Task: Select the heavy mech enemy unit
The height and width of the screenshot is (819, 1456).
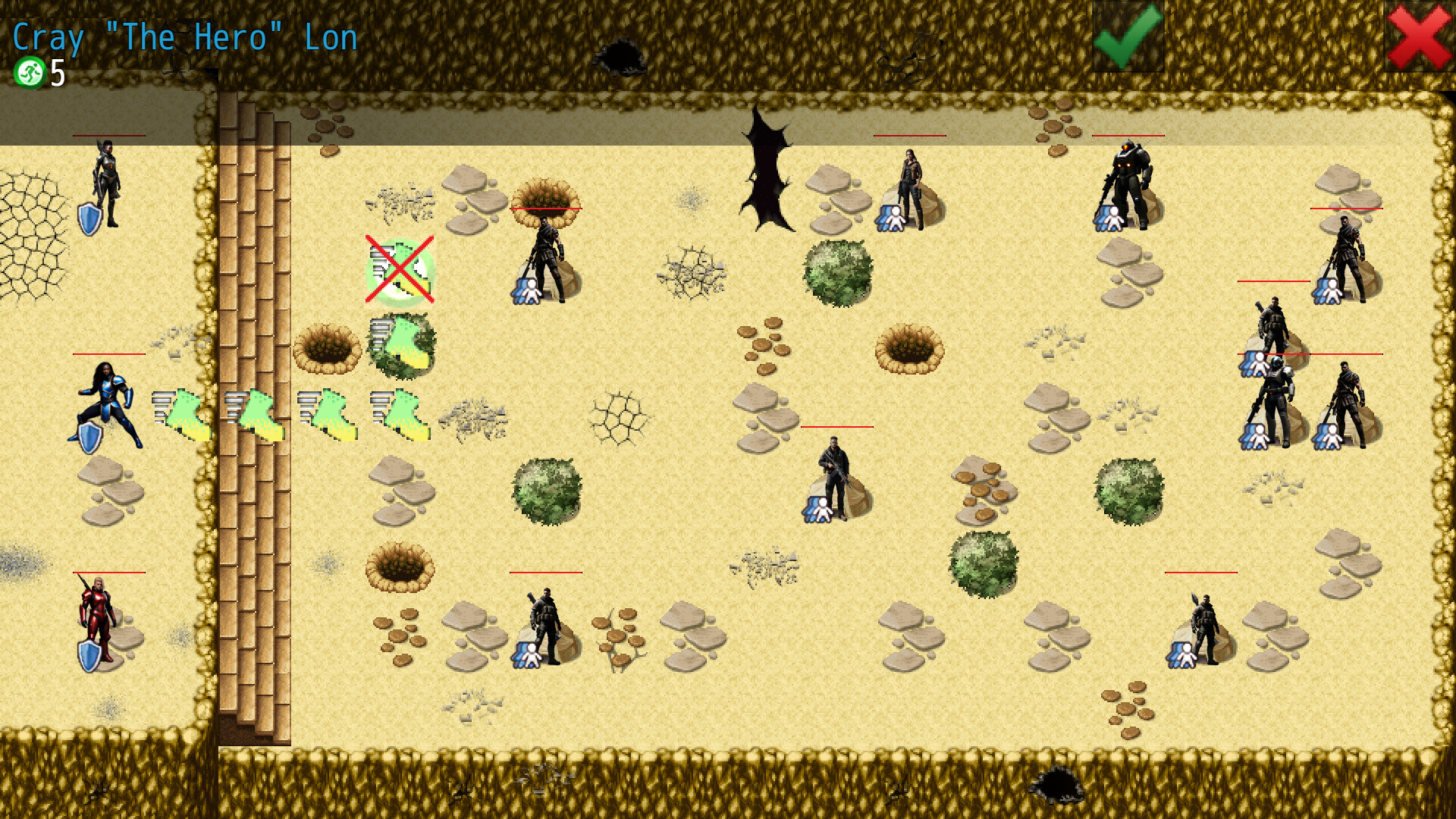Action: point(1130,178)
